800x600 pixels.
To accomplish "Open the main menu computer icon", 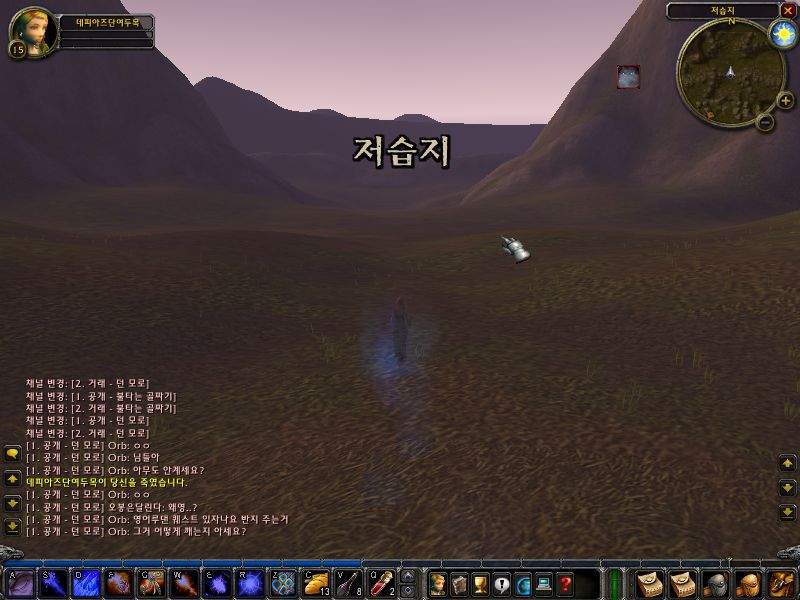I will coord(545,583).
